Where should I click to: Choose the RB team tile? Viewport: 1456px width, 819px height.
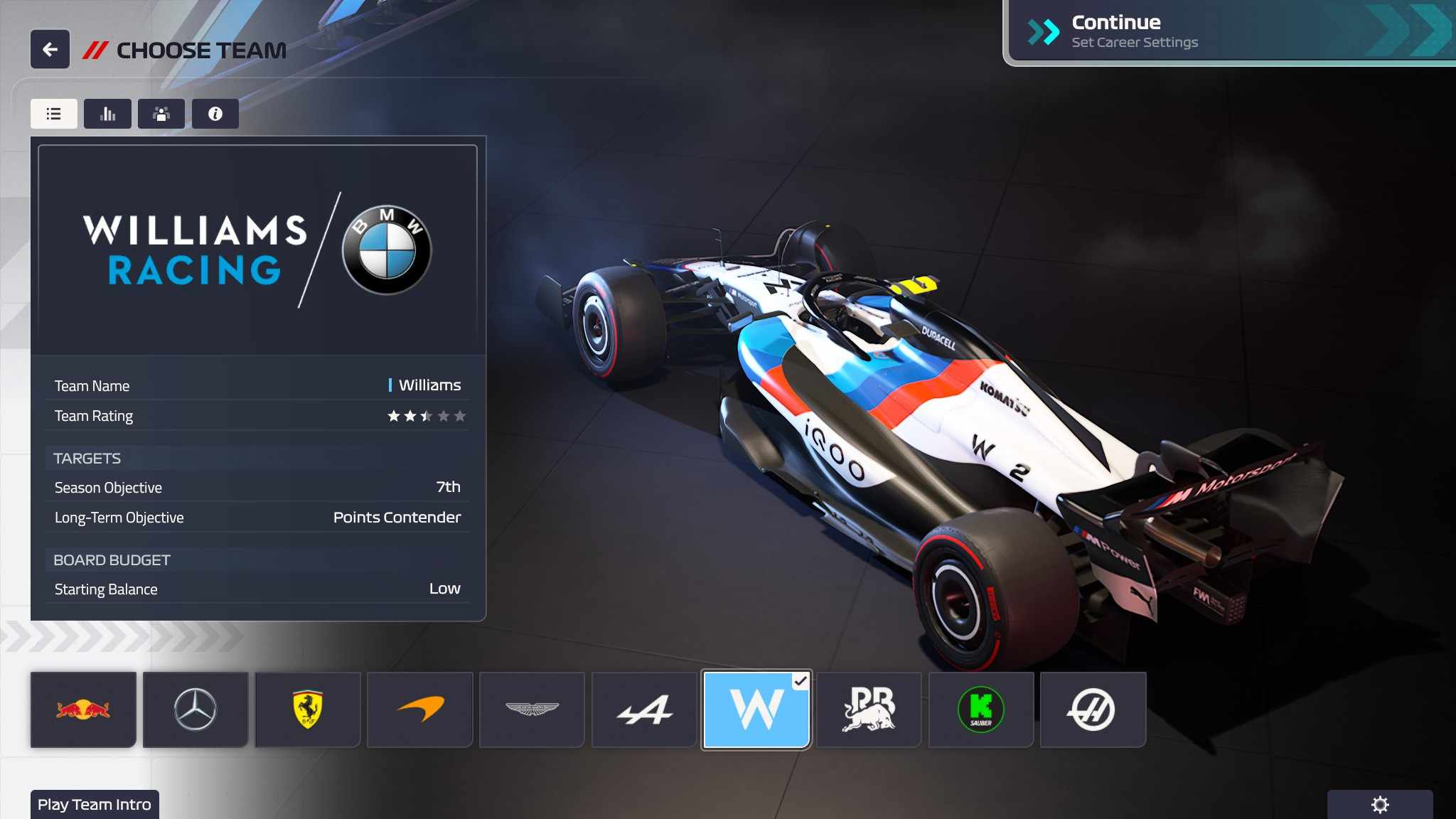869,710
